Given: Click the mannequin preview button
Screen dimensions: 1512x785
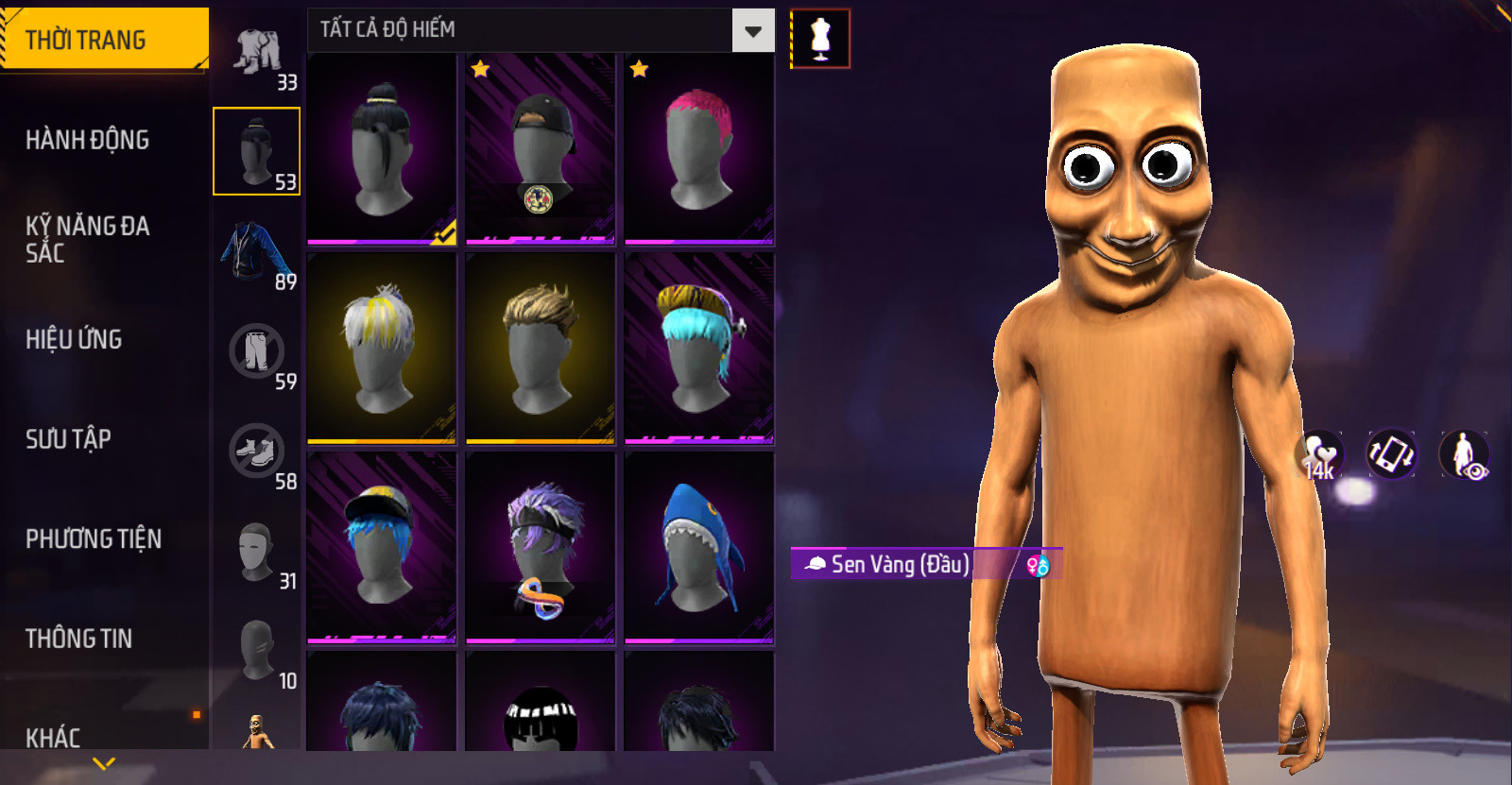Looking at the screenshot, I should point(820,39).
